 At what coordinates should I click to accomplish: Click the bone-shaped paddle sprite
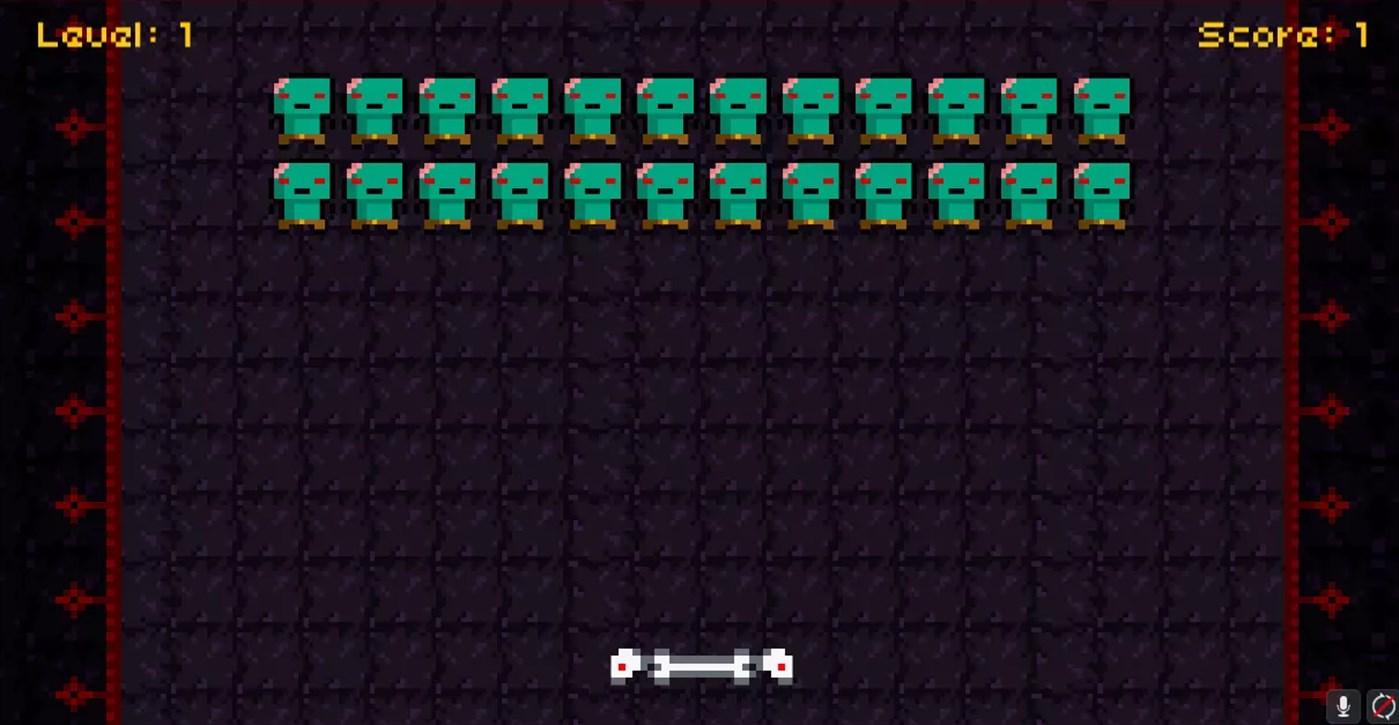700,665
